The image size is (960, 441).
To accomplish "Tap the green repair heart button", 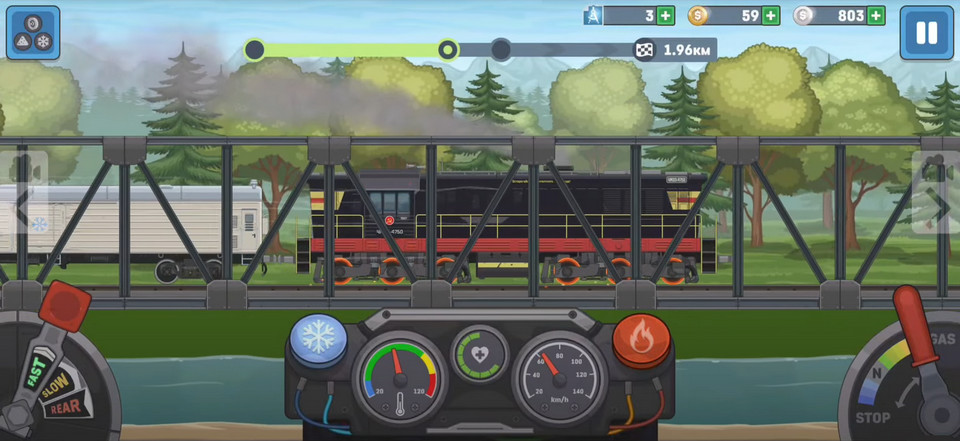I will point(479,353).
